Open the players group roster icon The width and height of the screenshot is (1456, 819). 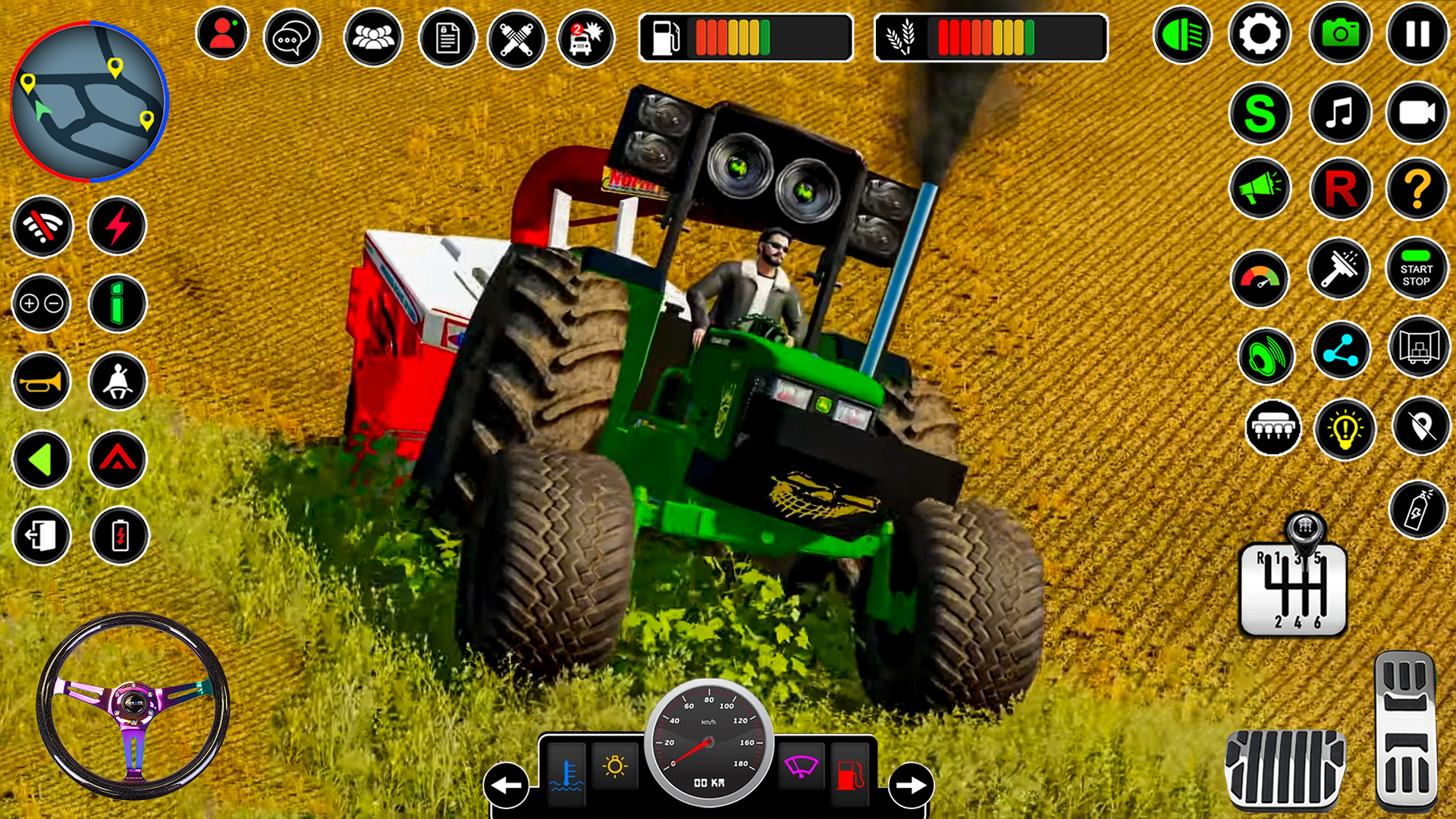pos(372,37)
